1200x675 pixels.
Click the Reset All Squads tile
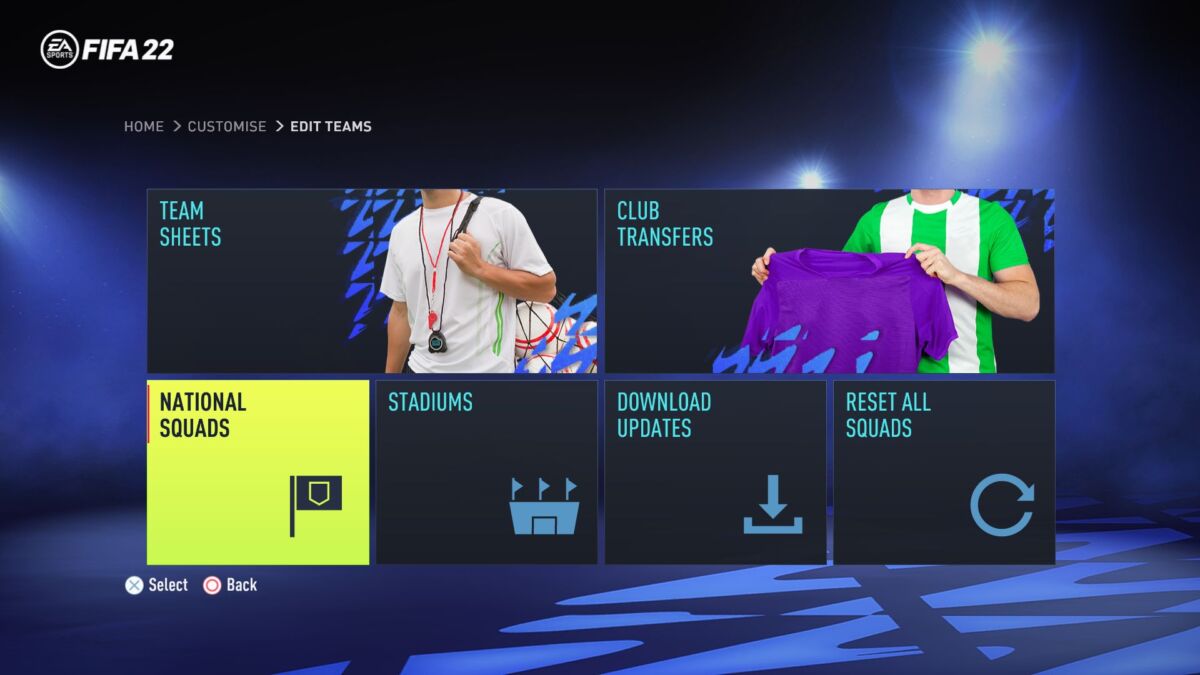943,472
